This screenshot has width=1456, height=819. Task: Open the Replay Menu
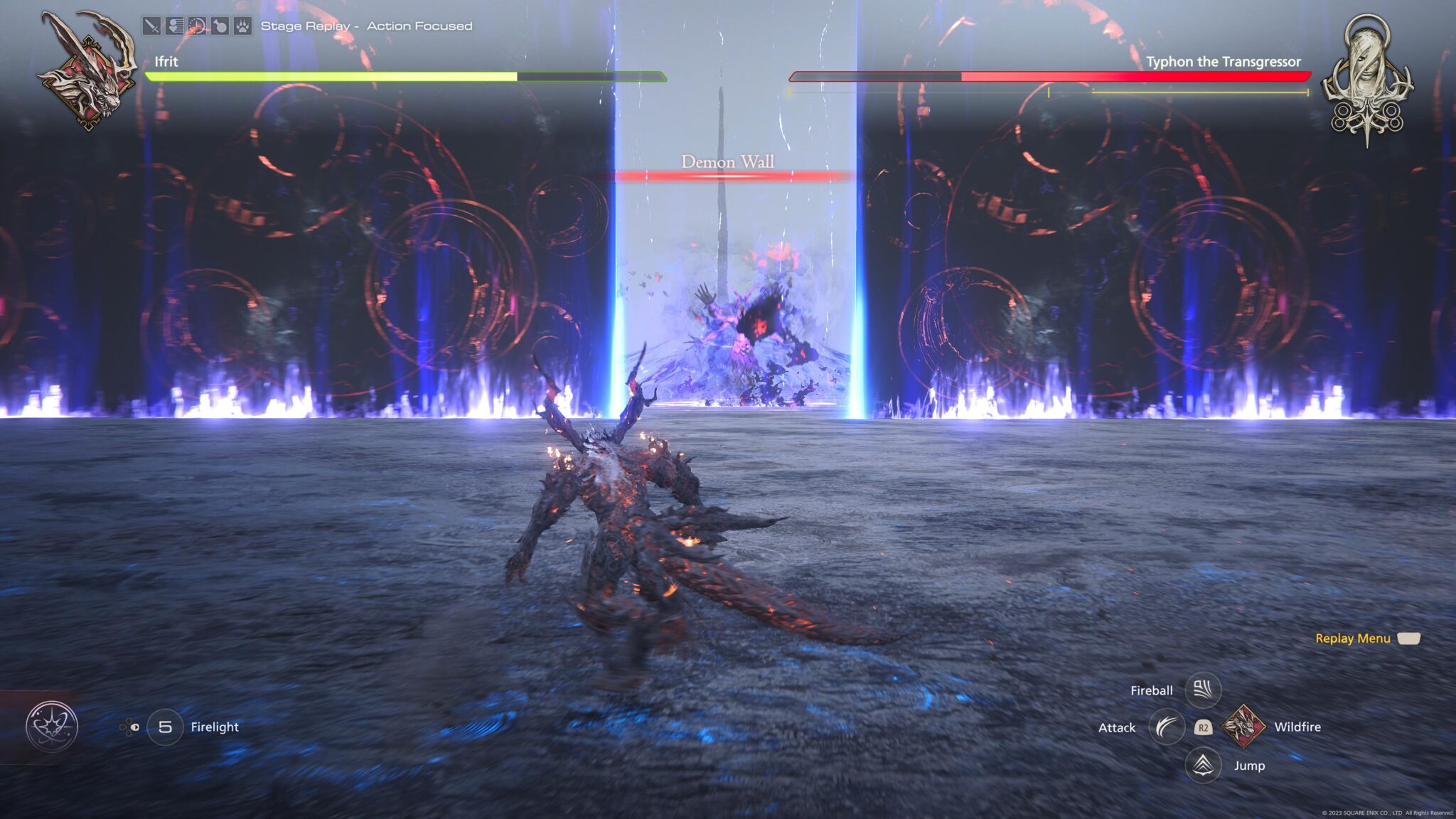(x=1353, y=638)
